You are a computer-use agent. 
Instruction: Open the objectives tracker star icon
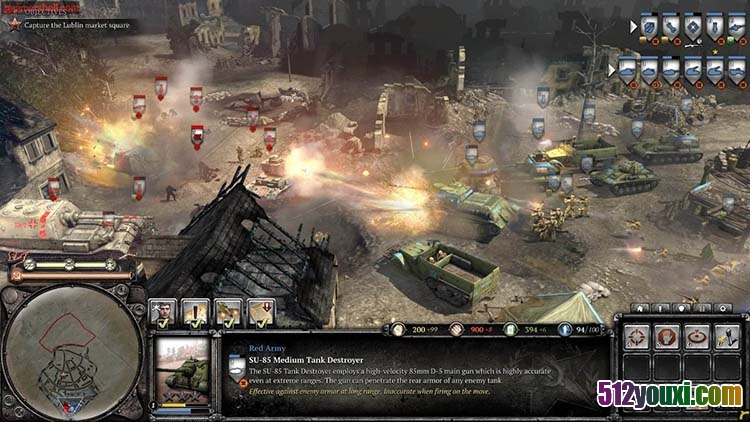[x=14, y=24]
